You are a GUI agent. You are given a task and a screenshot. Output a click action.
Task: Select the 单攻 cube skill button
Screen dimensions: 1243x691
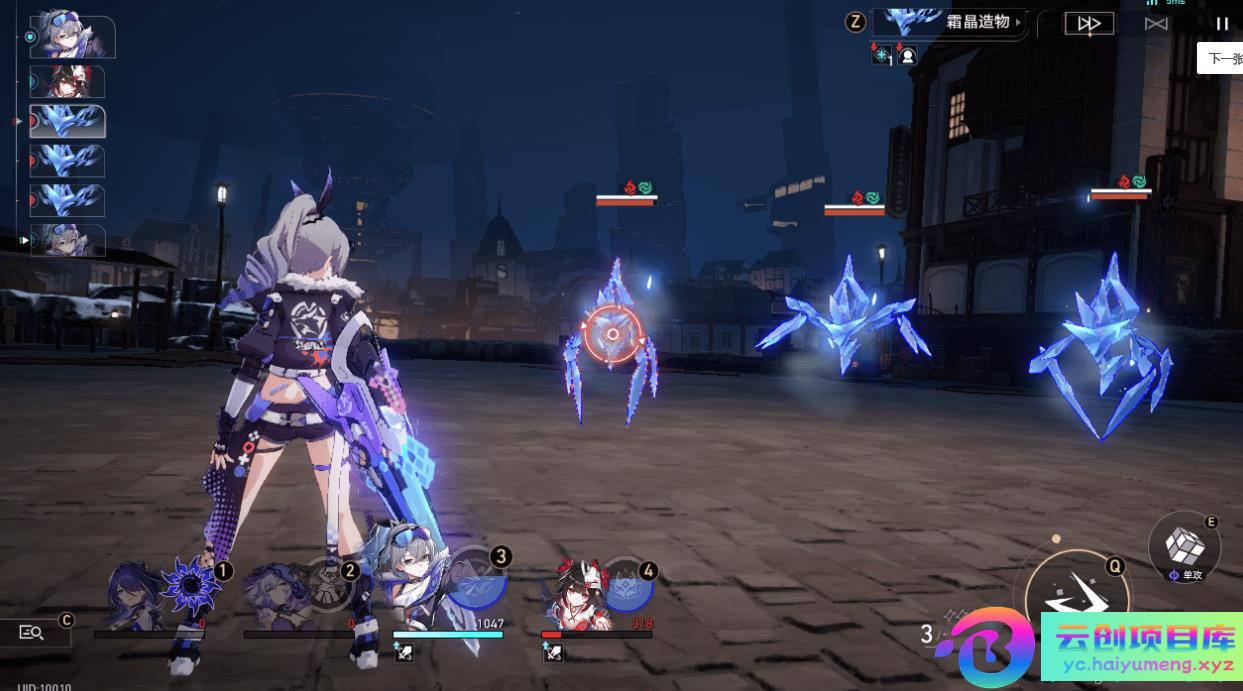[1184, 547]
